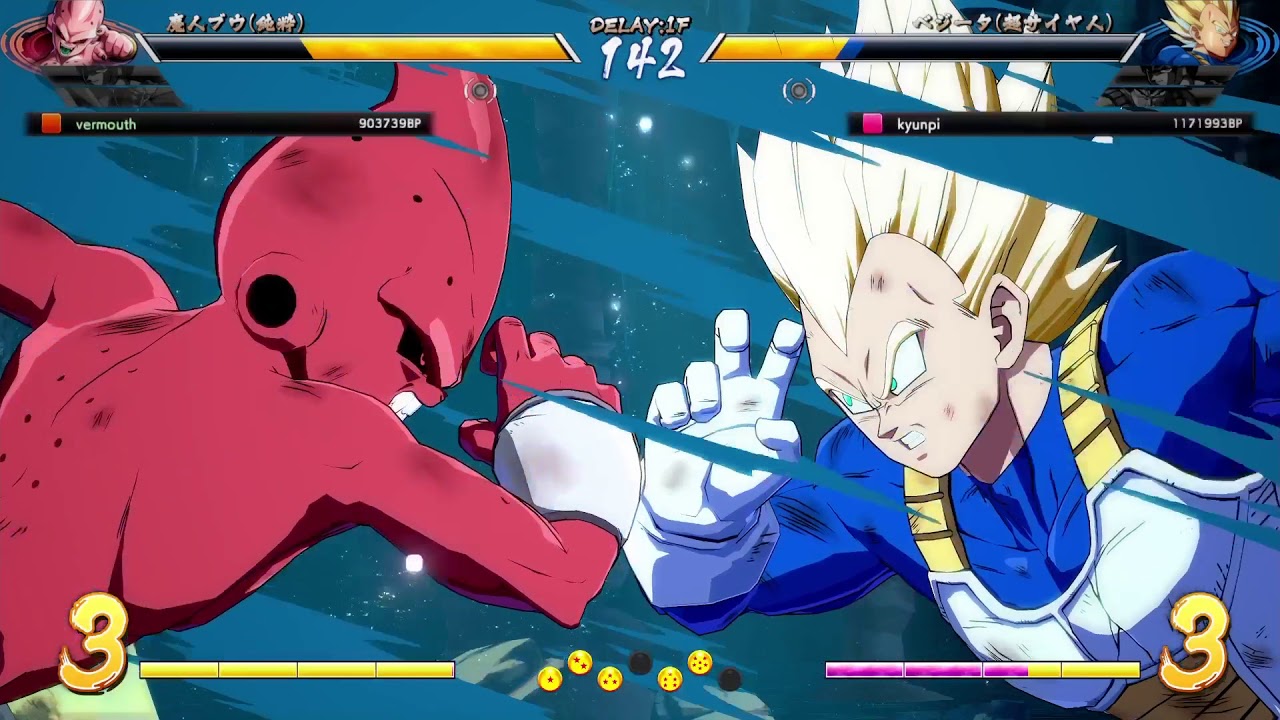Click the five-star Dragon Ball
Screen dimensions: 1280x720
(x=669, y=679)
